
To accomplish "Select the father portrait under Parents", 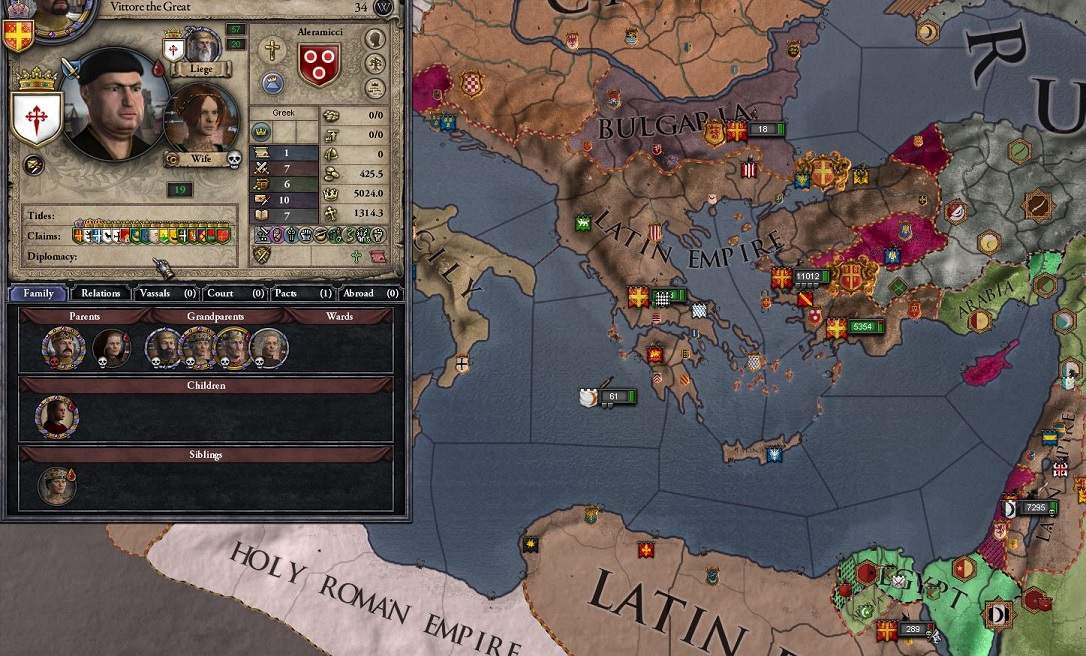I will coord(62,348).
